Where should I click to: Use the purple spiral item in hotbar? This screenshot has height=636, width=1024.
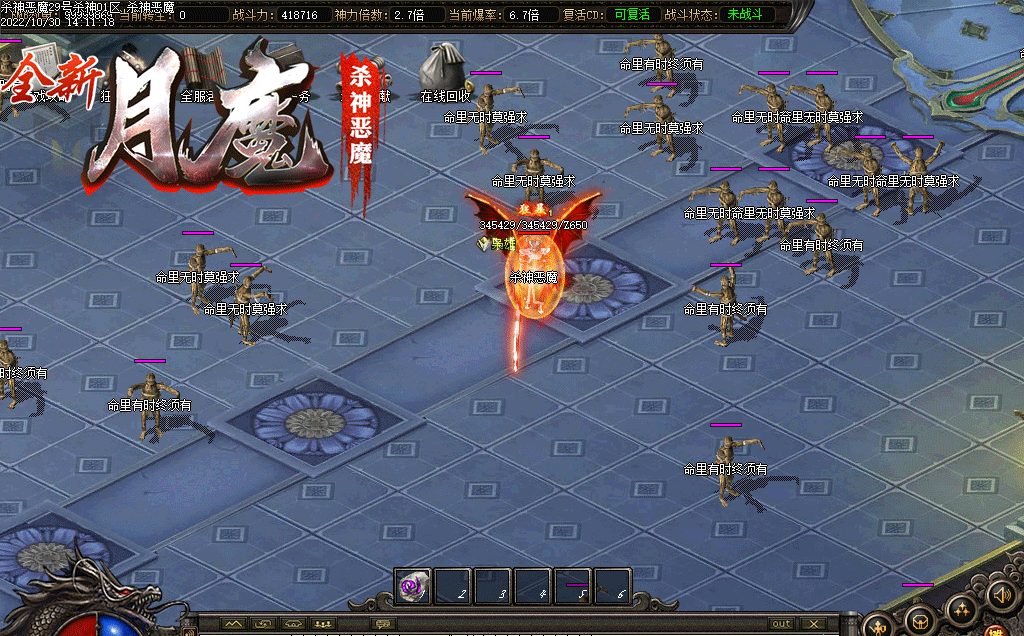413,587
